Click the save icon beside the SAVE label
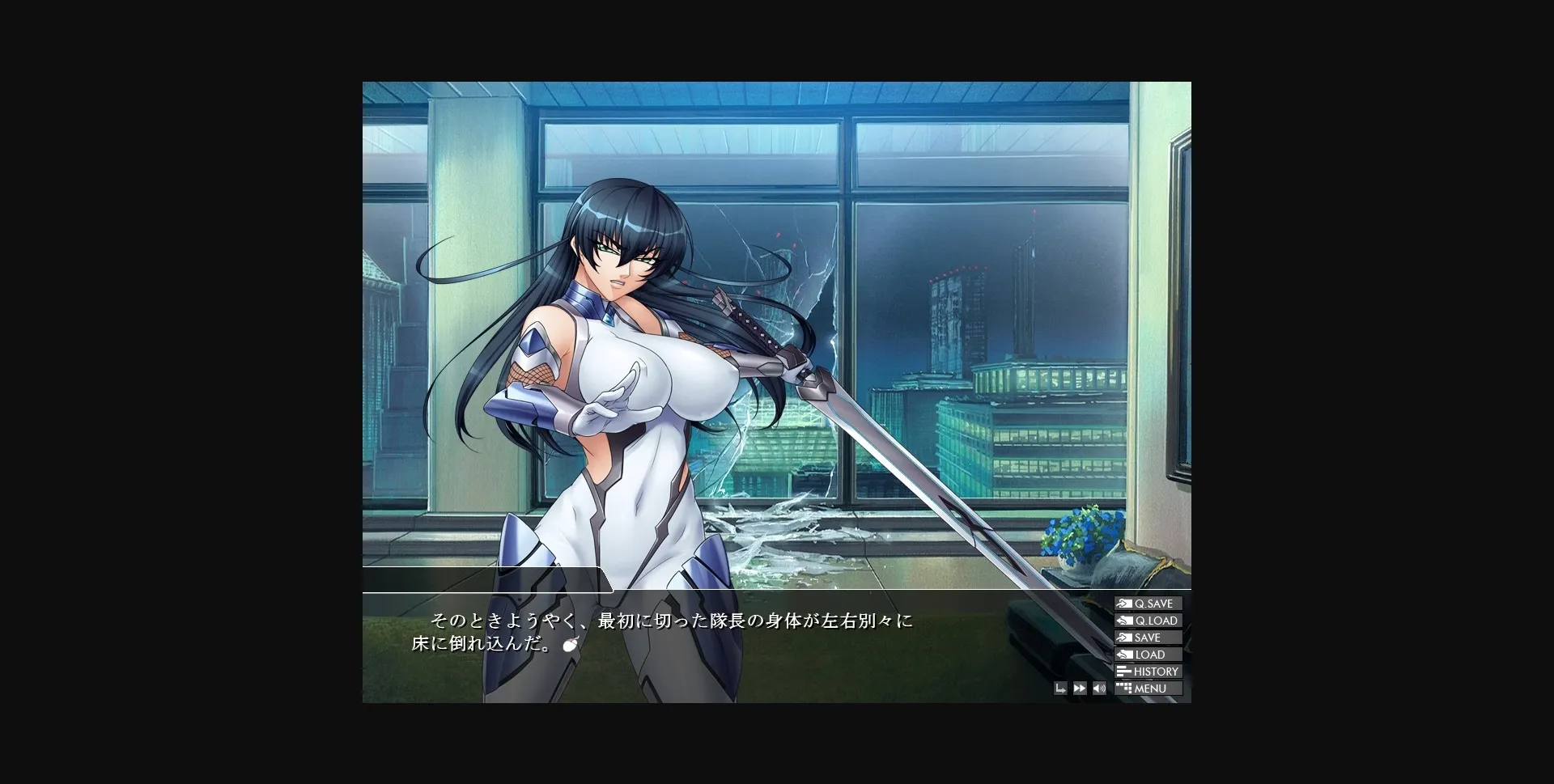 click(1124, 637)
